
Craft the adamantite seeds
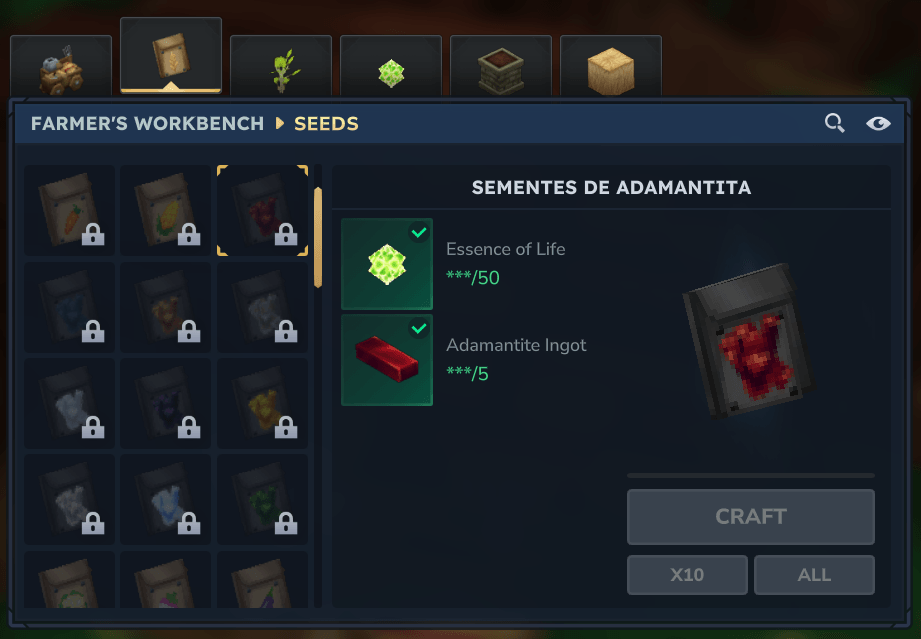[750, 517]
